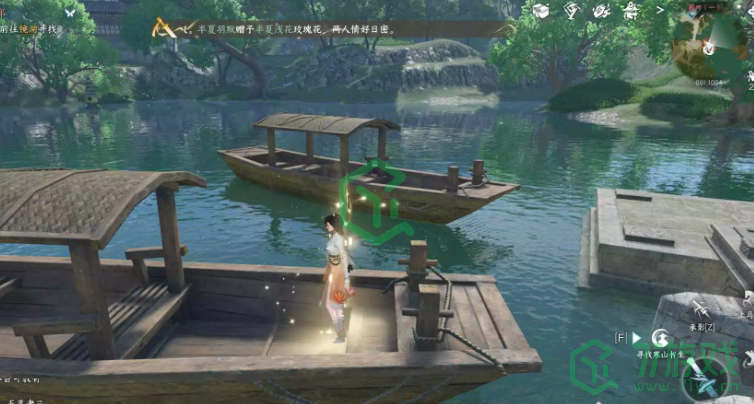
Task: Click the 前往 quest tracker entry
Action: [28, 31]
